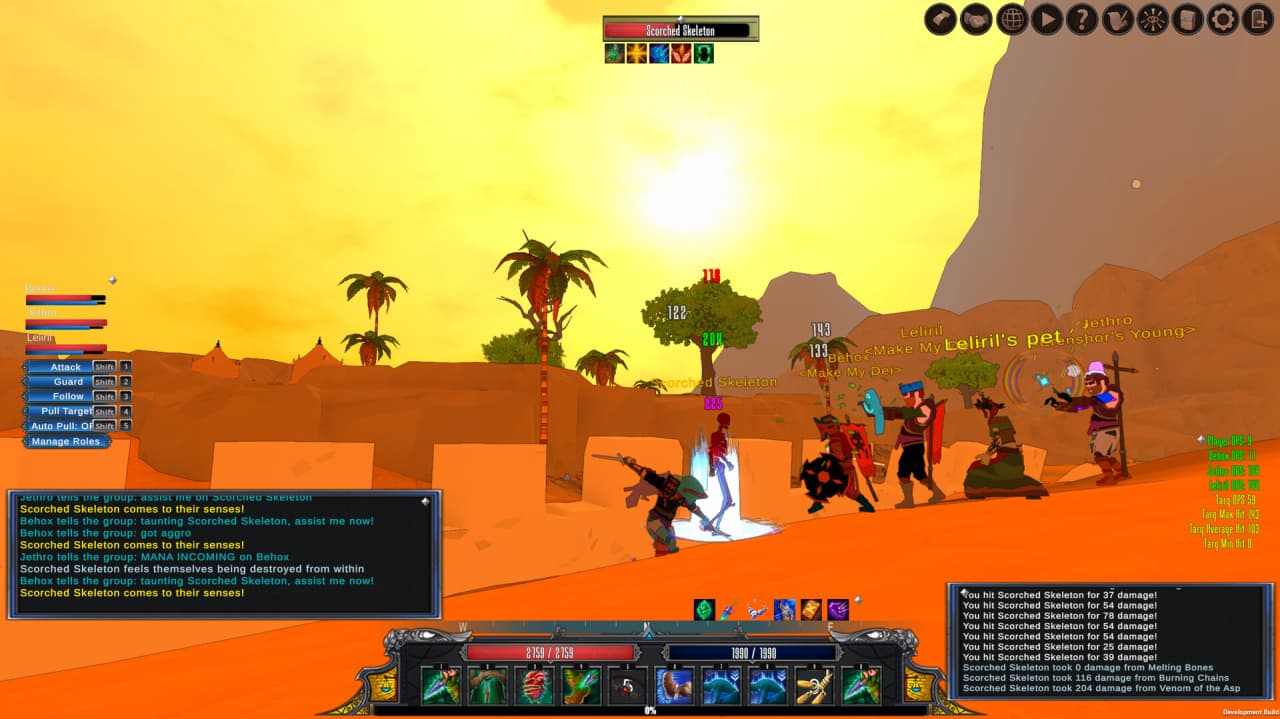Image resolution: width=1280 pixels, height=719 pixels.
Task: Toggle the Auto Pull setting
Action: point(62,426)
